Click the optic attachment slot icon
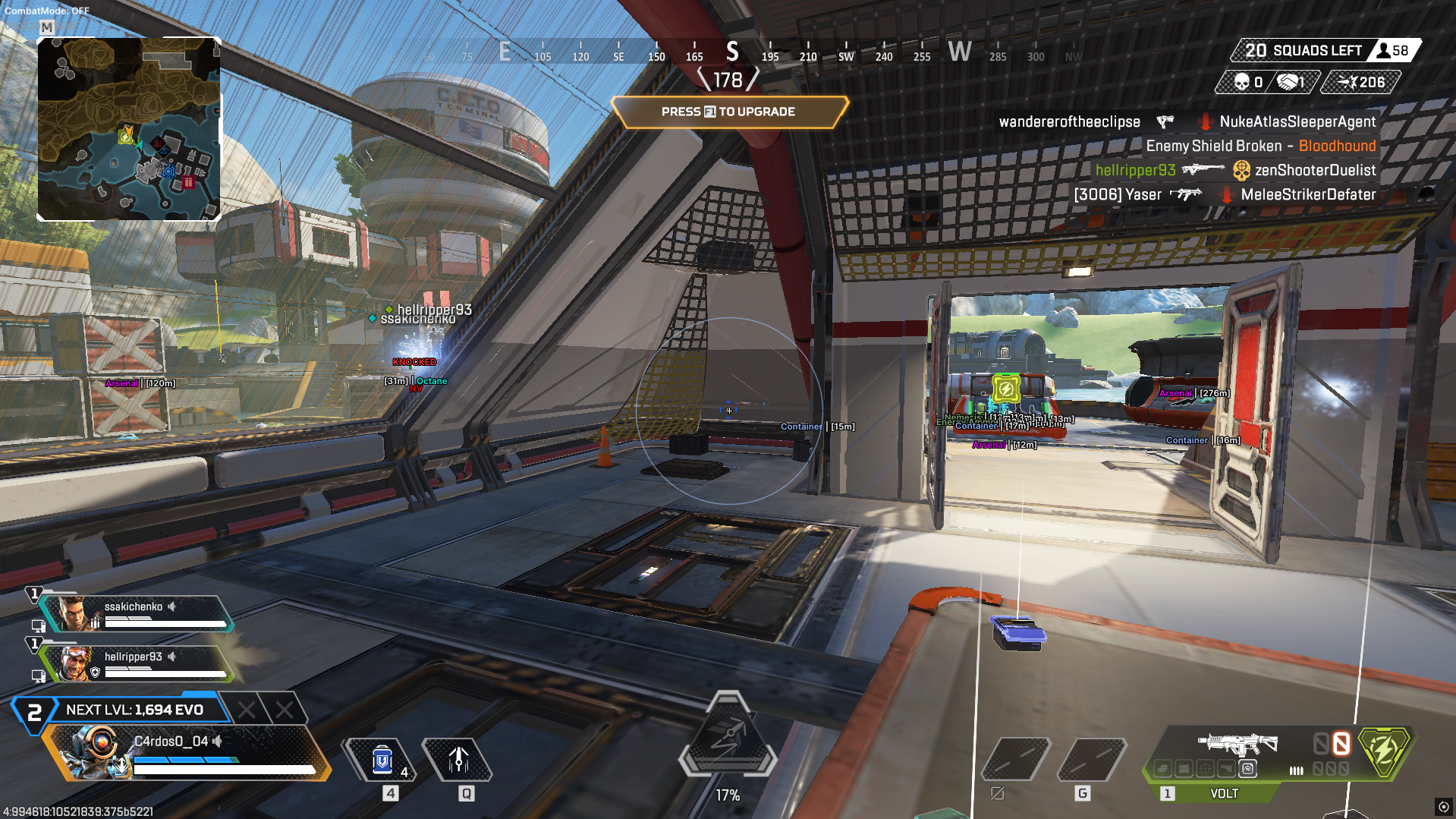1456x819 pixels. coord(1205,768)
